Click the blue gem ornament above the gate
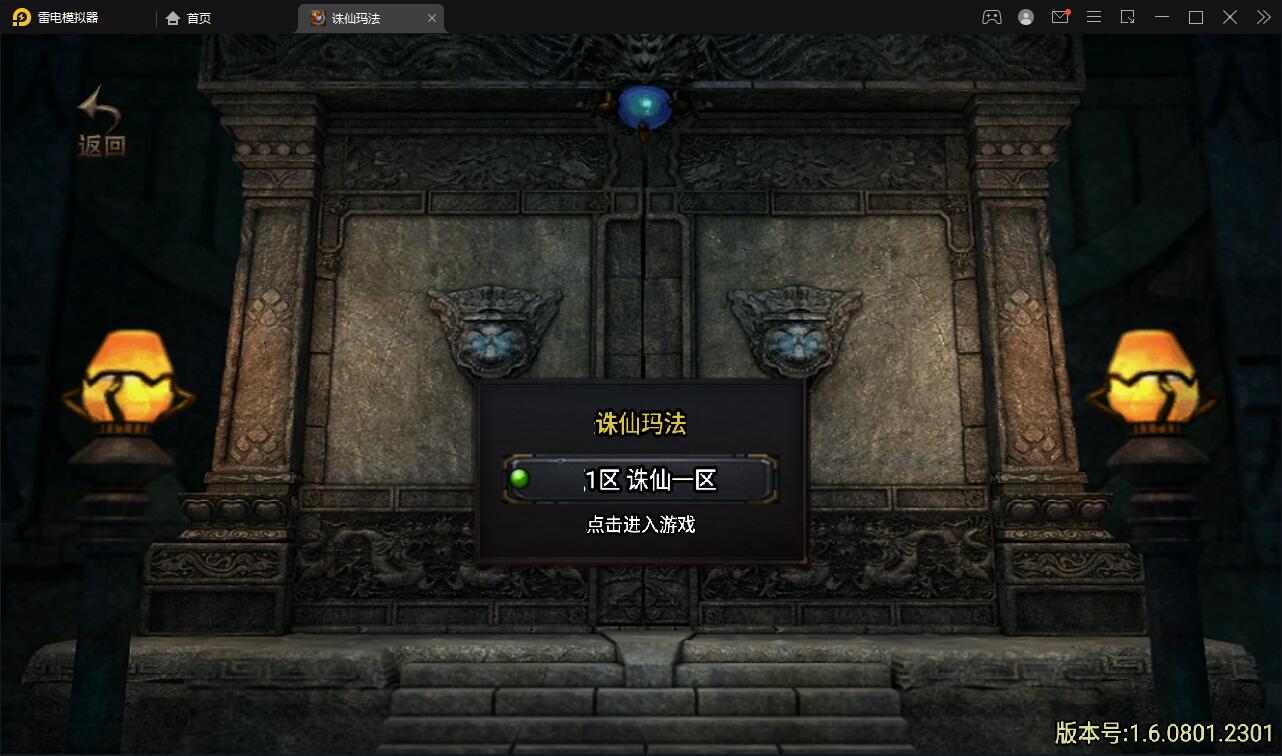The image size is (1282, 756). click(x=644, y=104)
